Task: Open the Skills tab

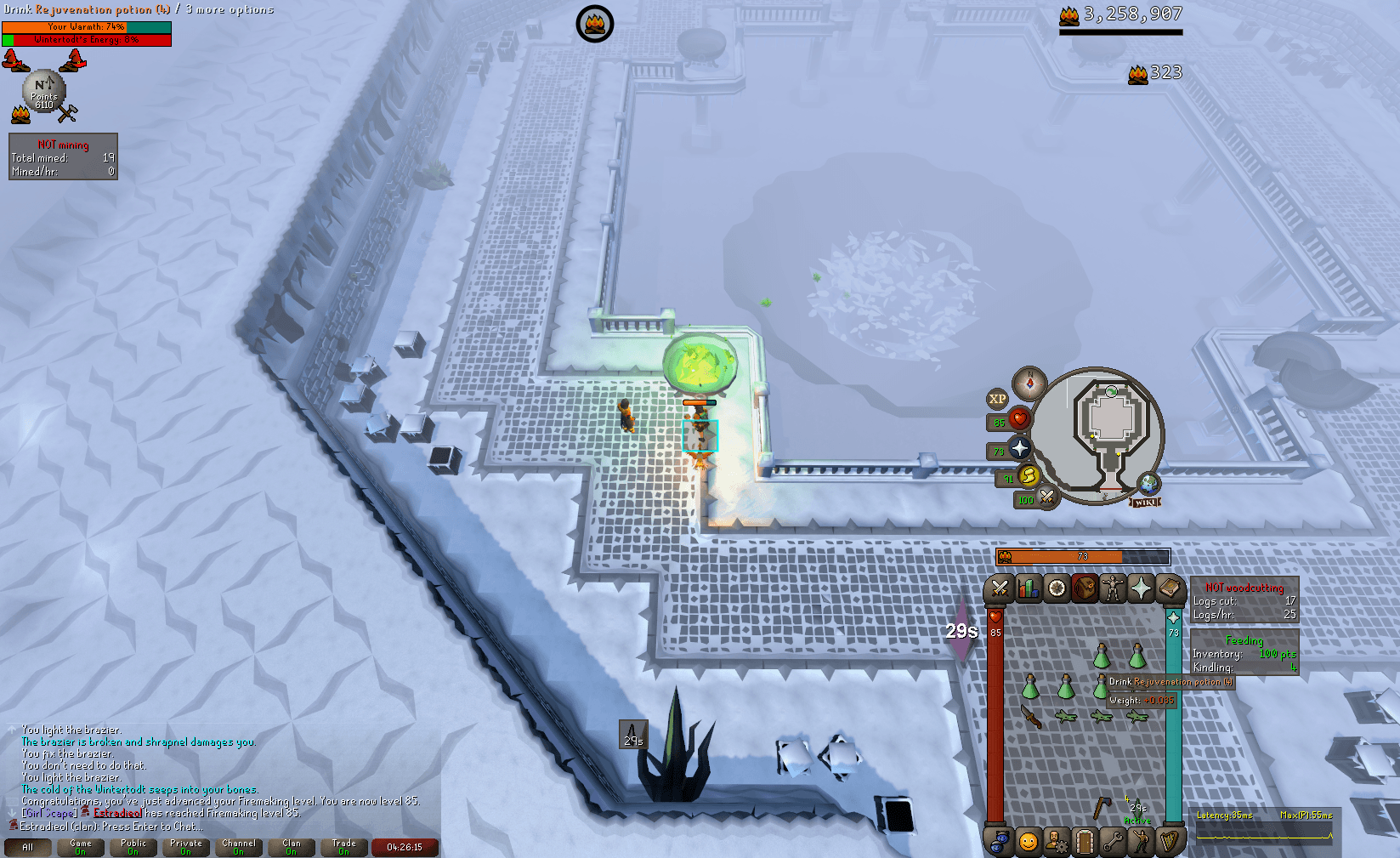Action: (1029, 588)
